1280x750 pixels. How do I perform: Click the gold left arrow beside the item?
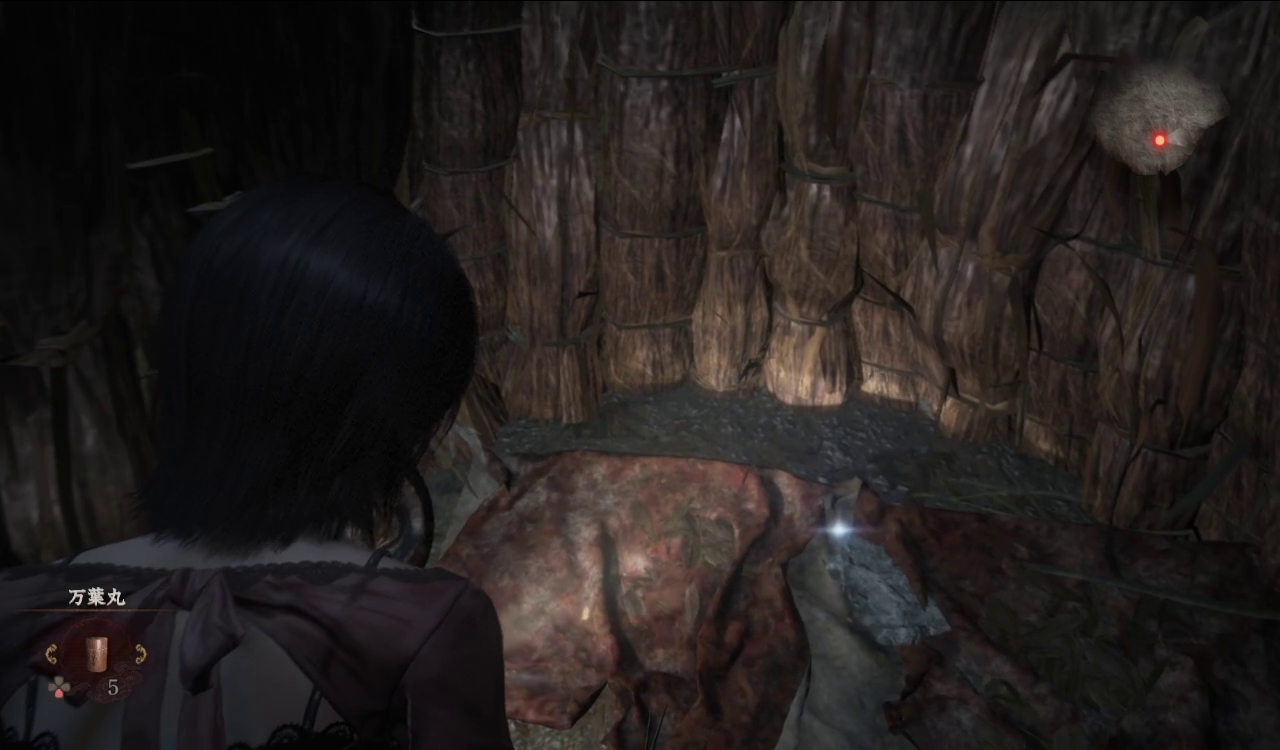click(51, 654)
